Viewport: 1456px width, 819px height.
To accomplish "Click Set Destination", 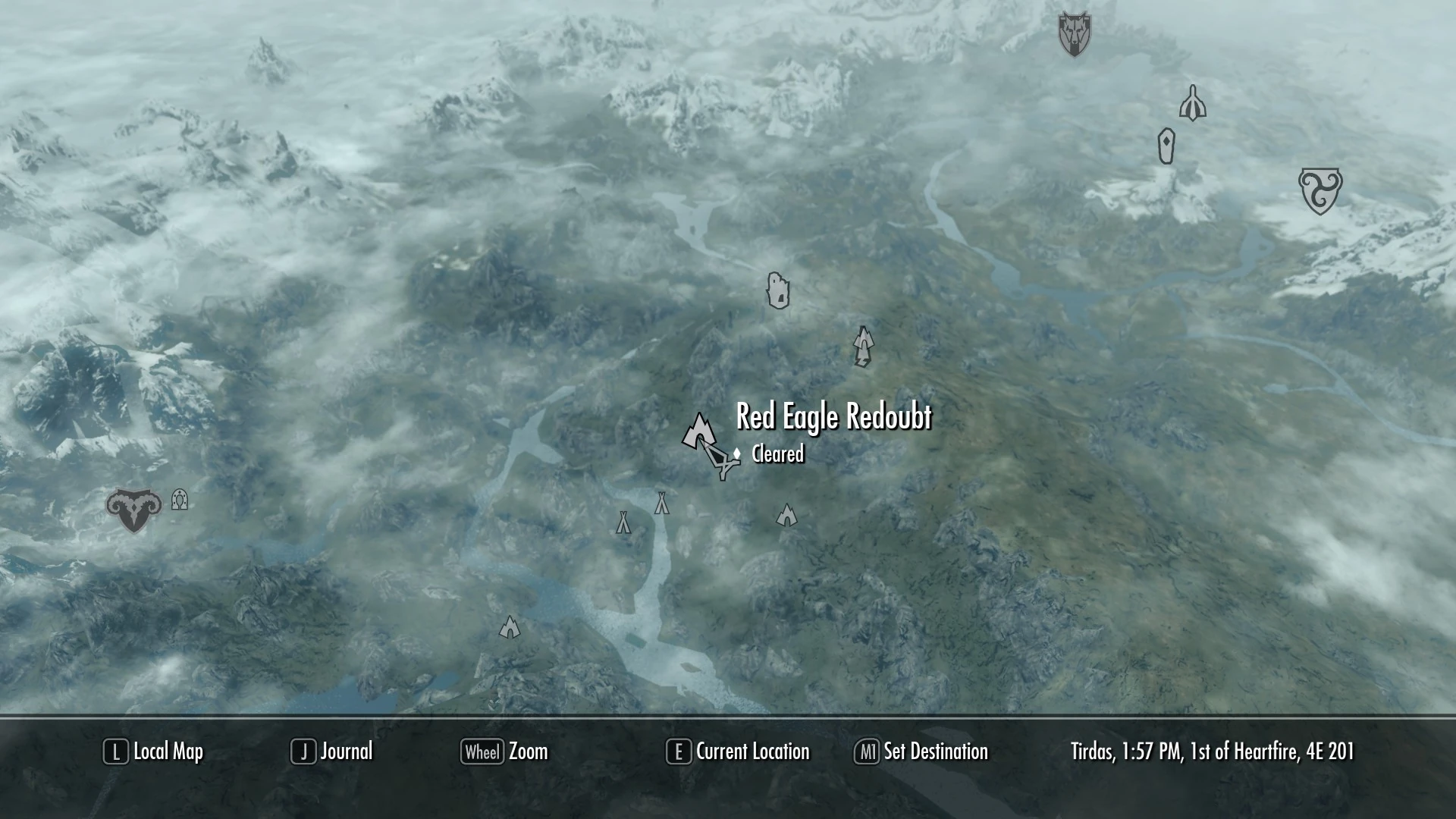I will point(921,752).
